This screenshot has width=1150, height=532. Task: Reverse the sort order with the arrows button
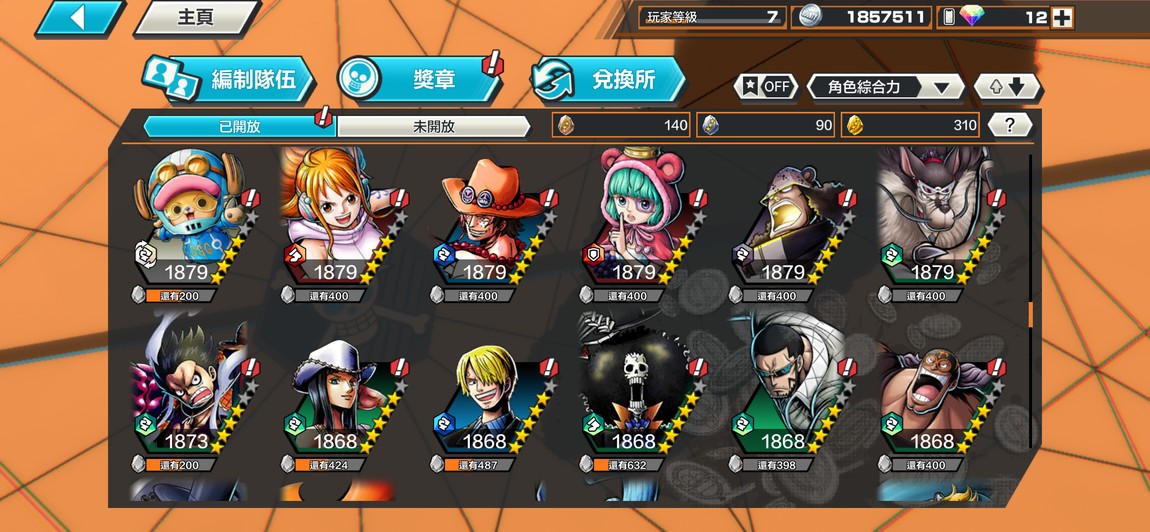pos(1007,87)
